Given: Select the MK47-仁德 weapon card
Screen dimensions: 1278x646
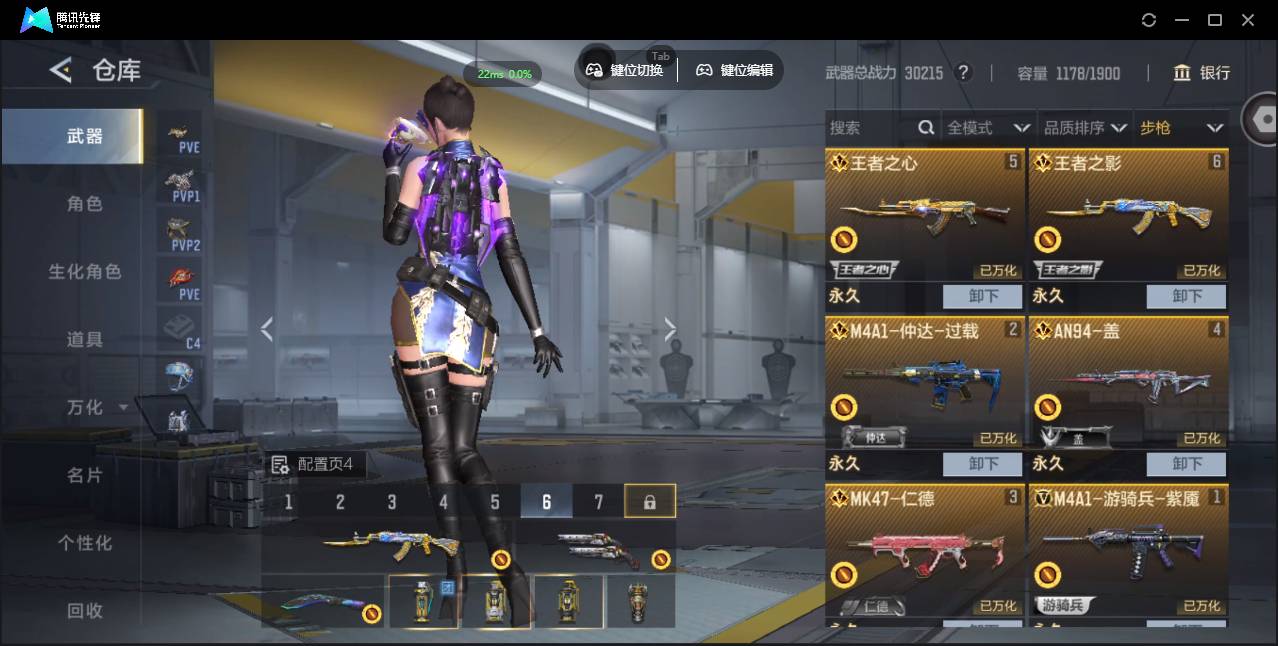Looking at the screenshot, I should pyautogui.click(x=924, y=550).
